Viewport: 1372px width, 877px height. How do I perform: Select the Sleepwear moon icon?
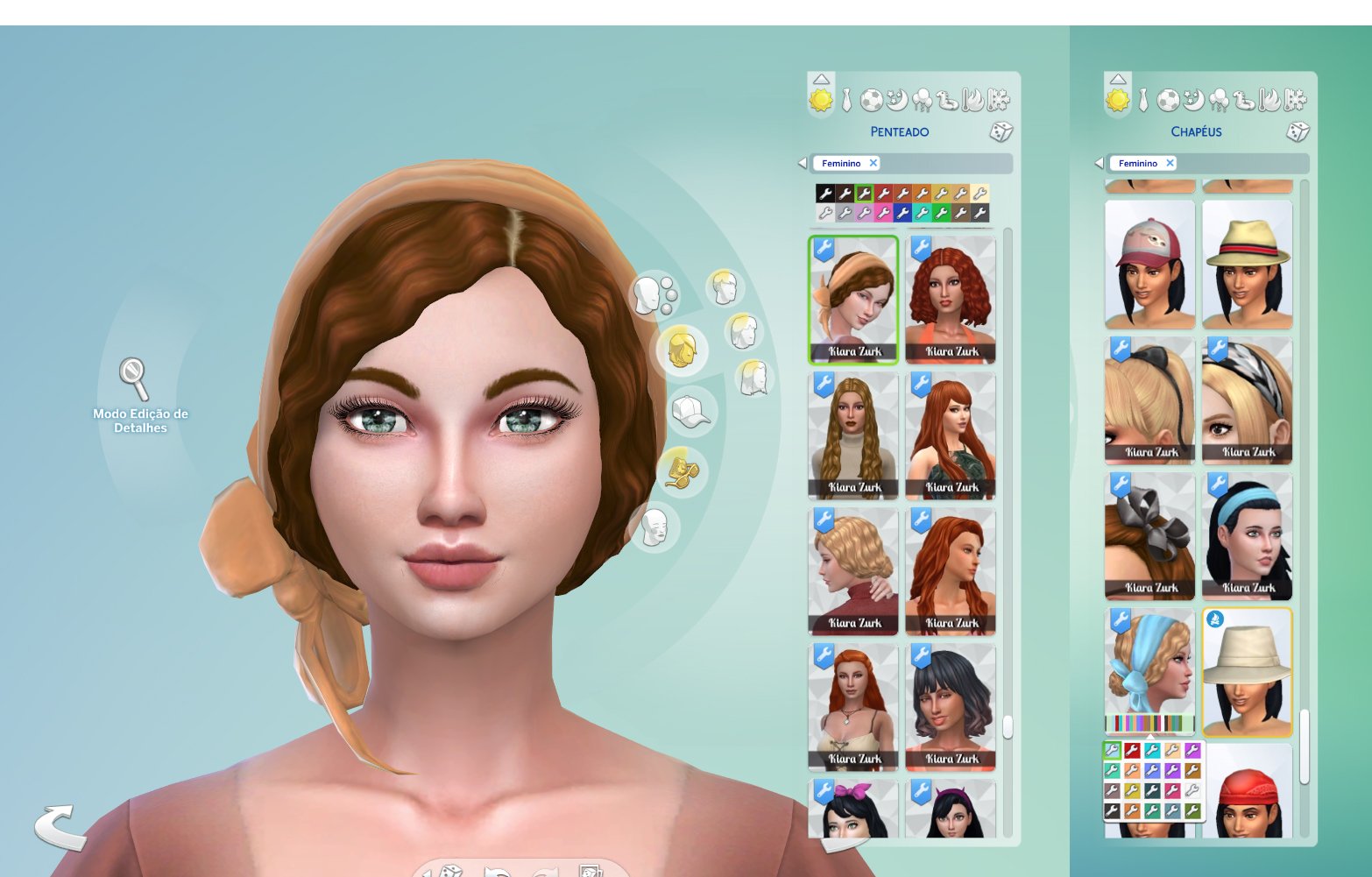[x=895, y=100]
